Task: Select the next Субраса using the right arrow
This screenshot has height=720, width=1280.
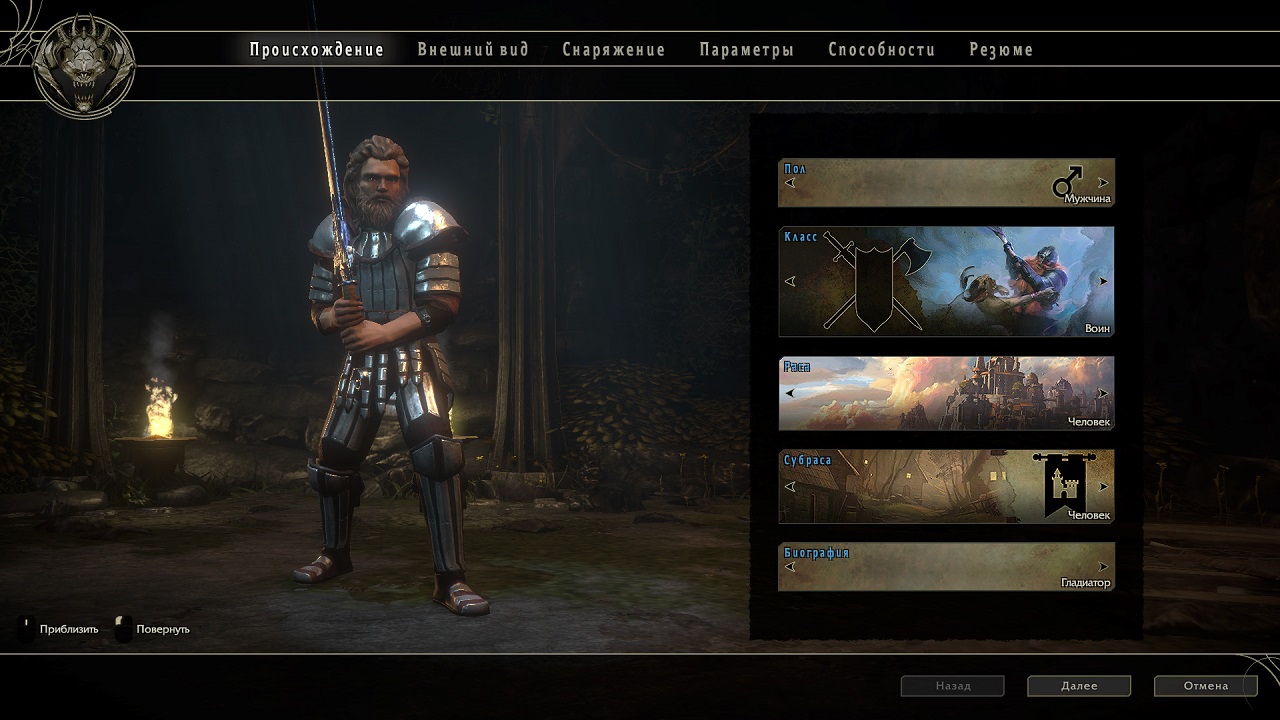Action: tap(1103, 487)
